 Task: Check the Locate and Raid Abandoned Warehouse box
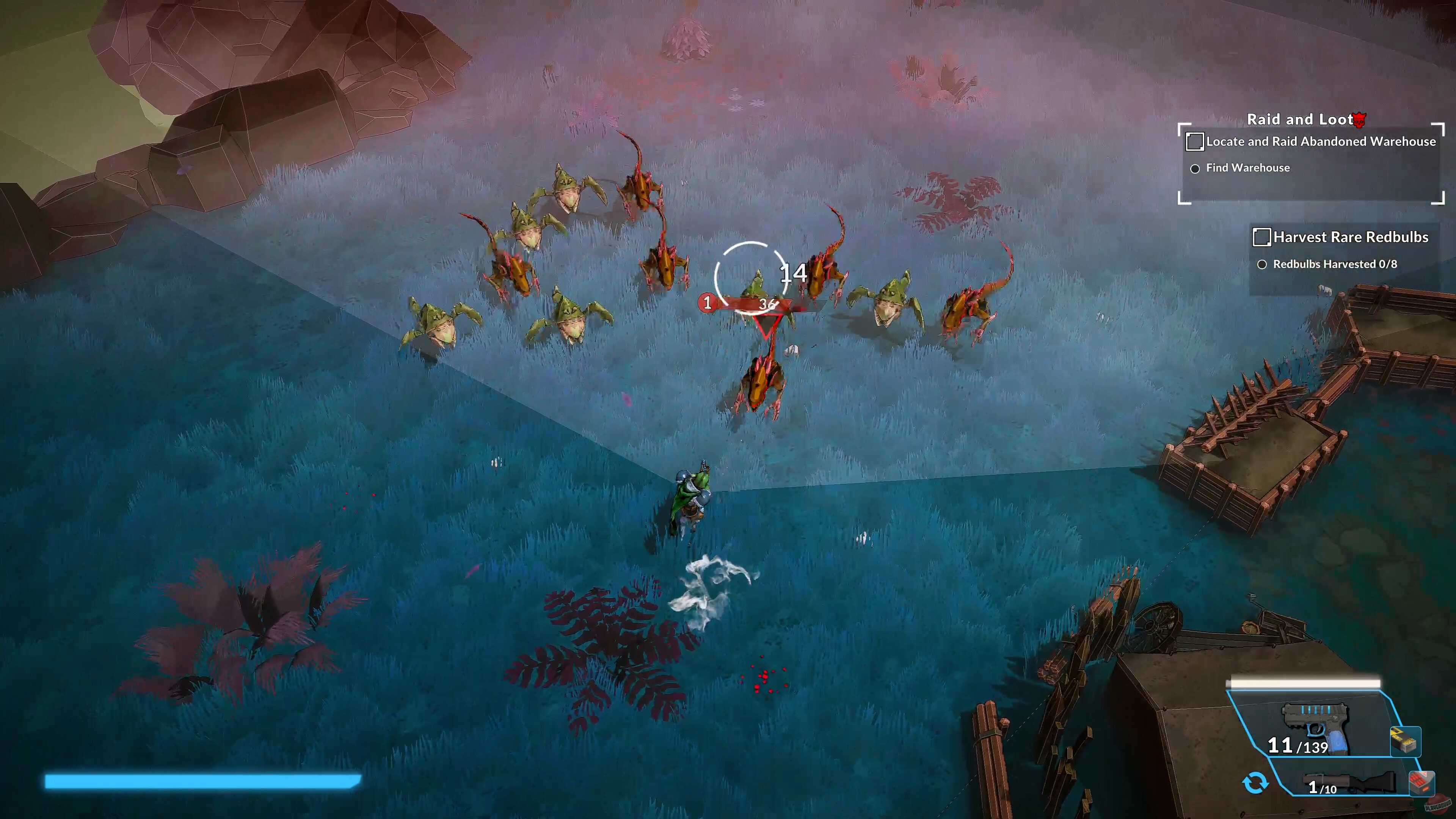click(1195, 142)
